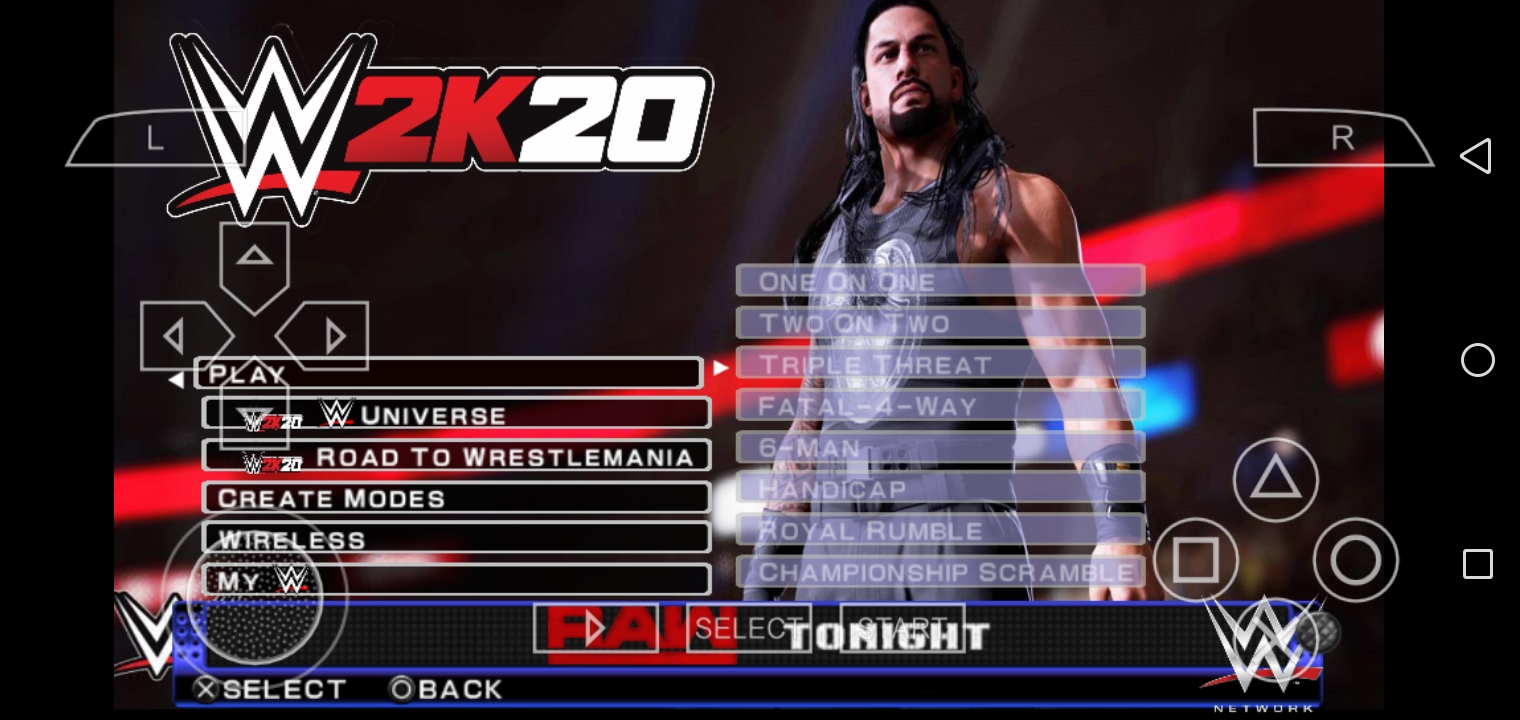Tap the D-pad up arrow
This screenshot has height=720, width=1520.
click(x=255, y=258)
